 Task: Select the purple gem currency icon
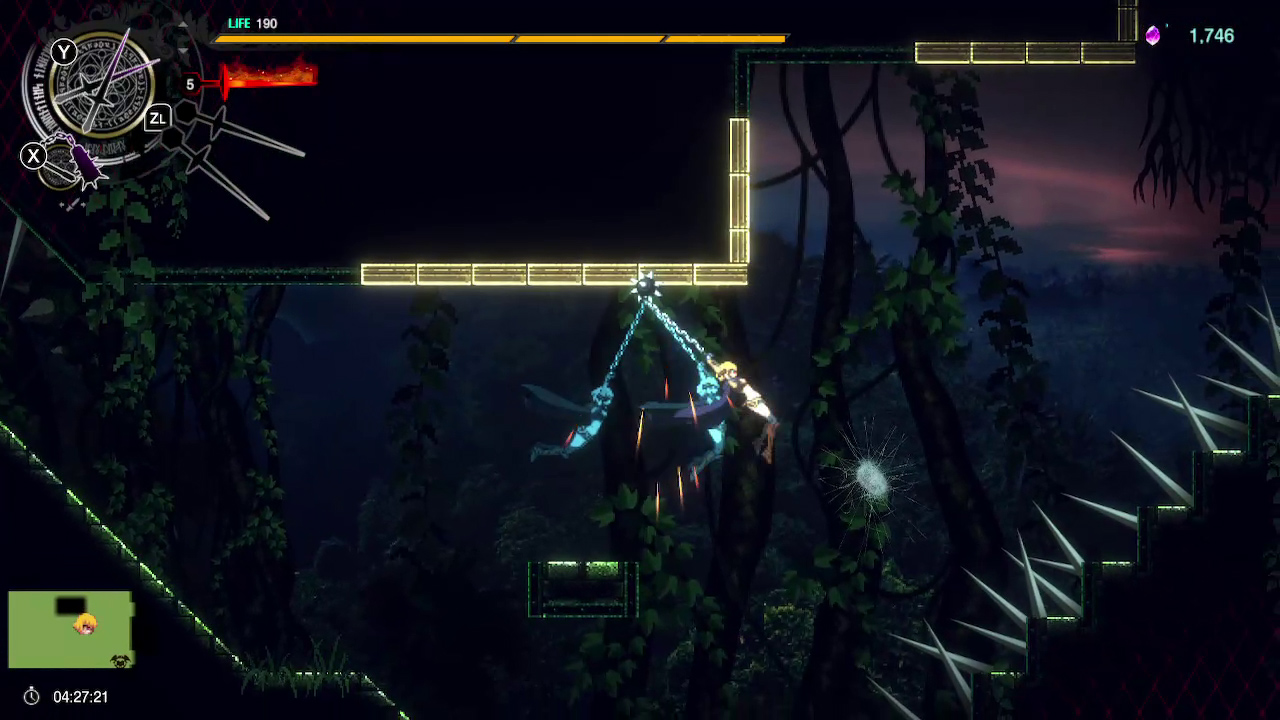[x=1152, y=35]
